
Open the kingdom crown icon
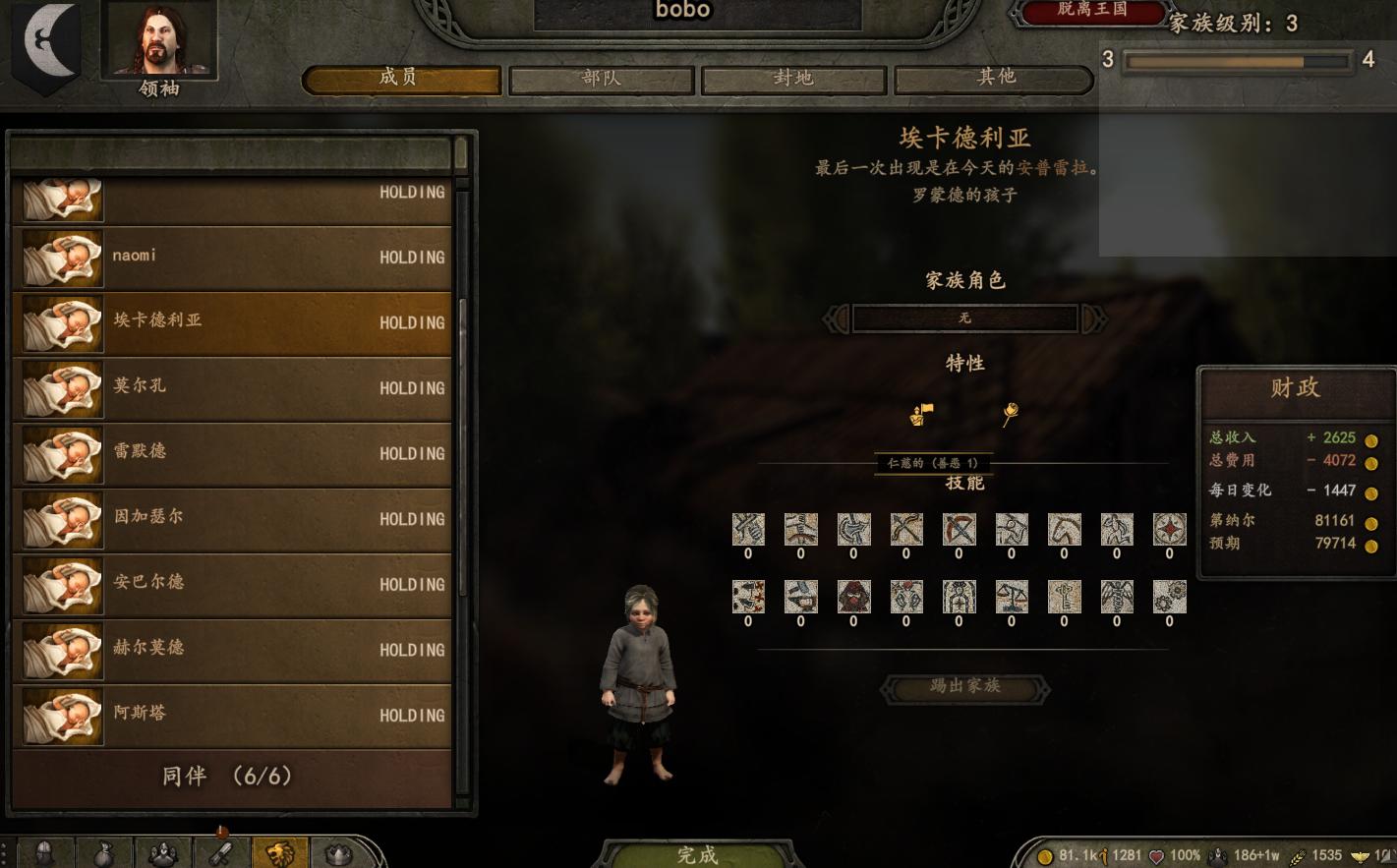coord(340,853)
